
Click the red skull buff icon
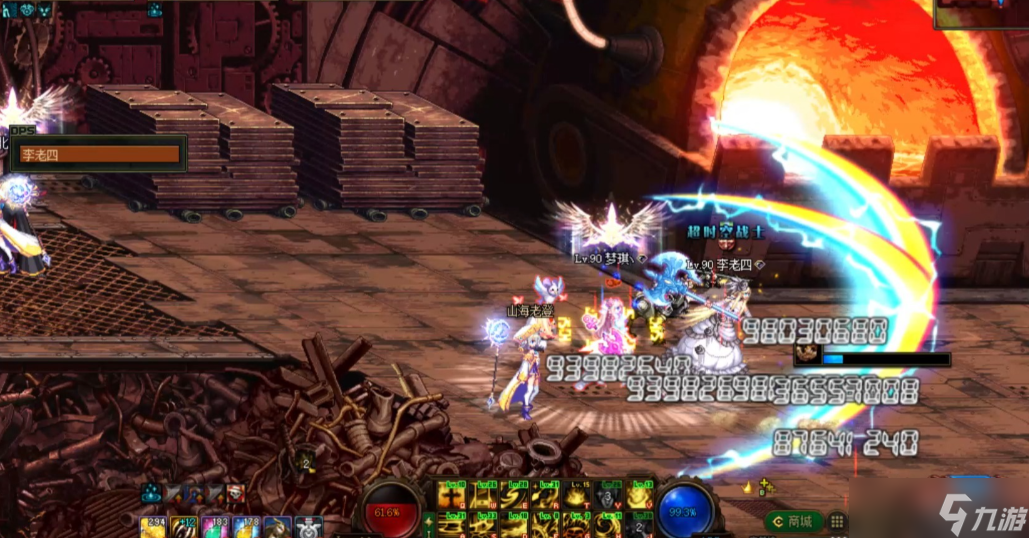pos(235,491)
